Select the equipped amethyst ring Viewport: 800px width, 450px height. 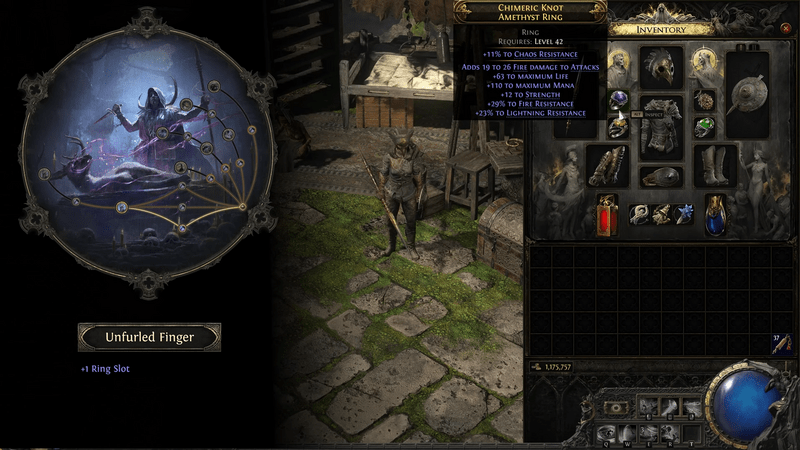[x=619, y=98]
